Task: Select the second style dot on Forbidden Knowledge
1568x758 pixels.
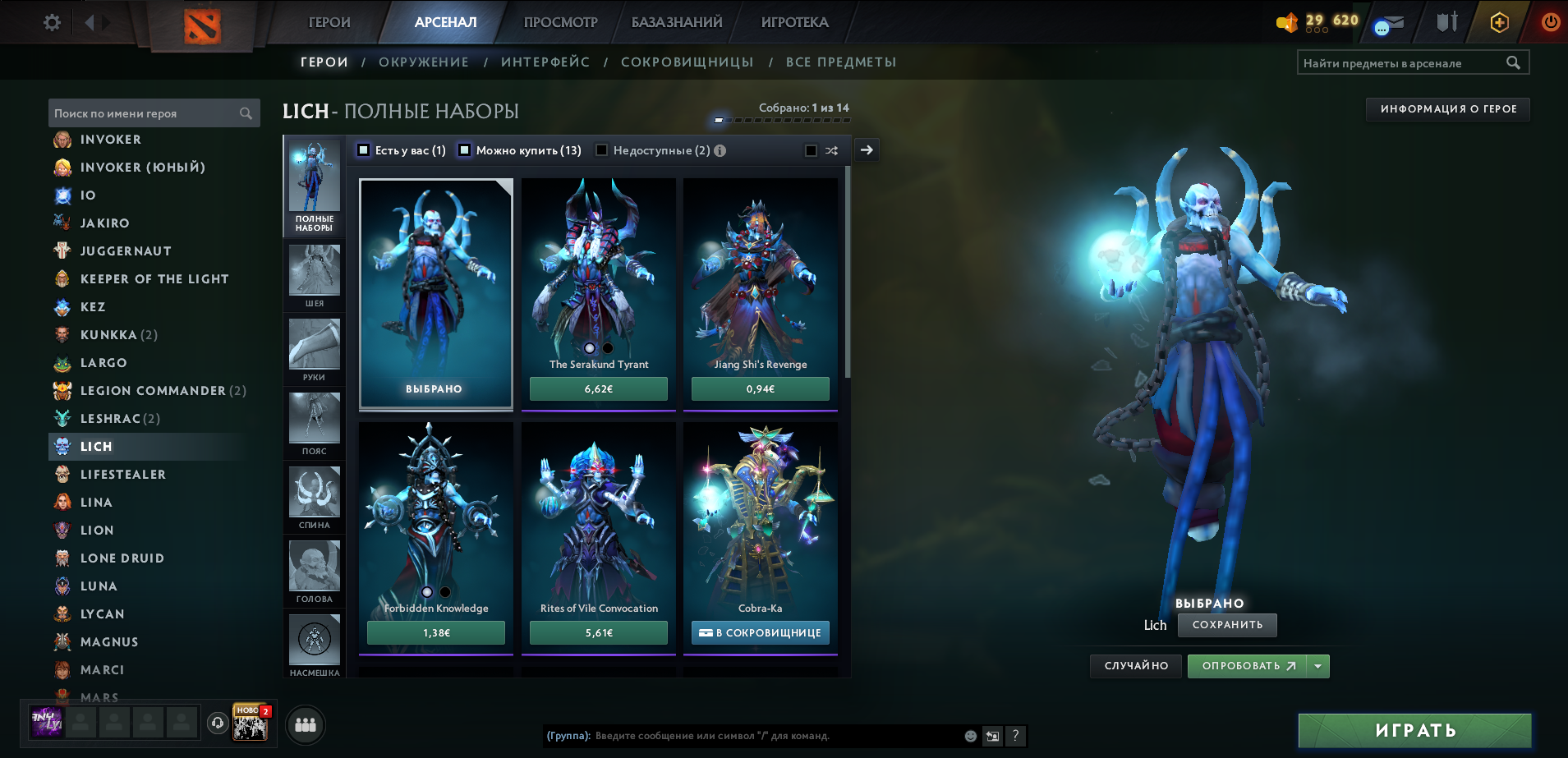Action: pyautogui.click(x=444, y=591)
